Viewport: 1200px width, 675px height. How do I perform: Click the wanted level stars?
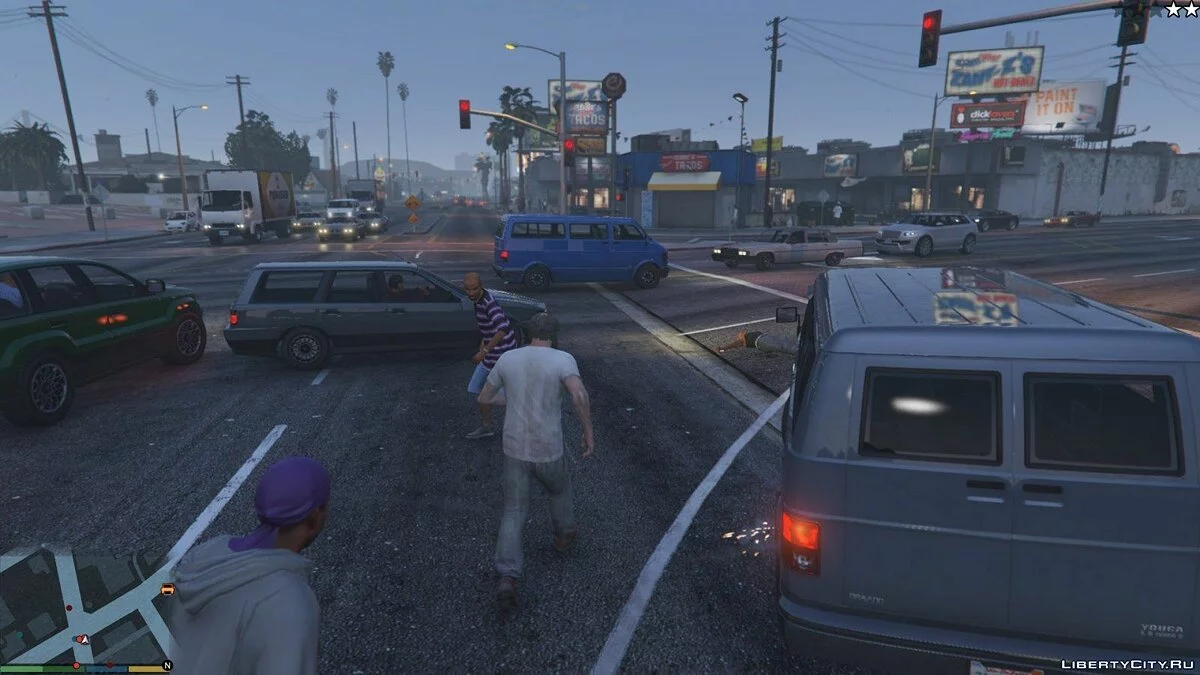(1181, 9)
